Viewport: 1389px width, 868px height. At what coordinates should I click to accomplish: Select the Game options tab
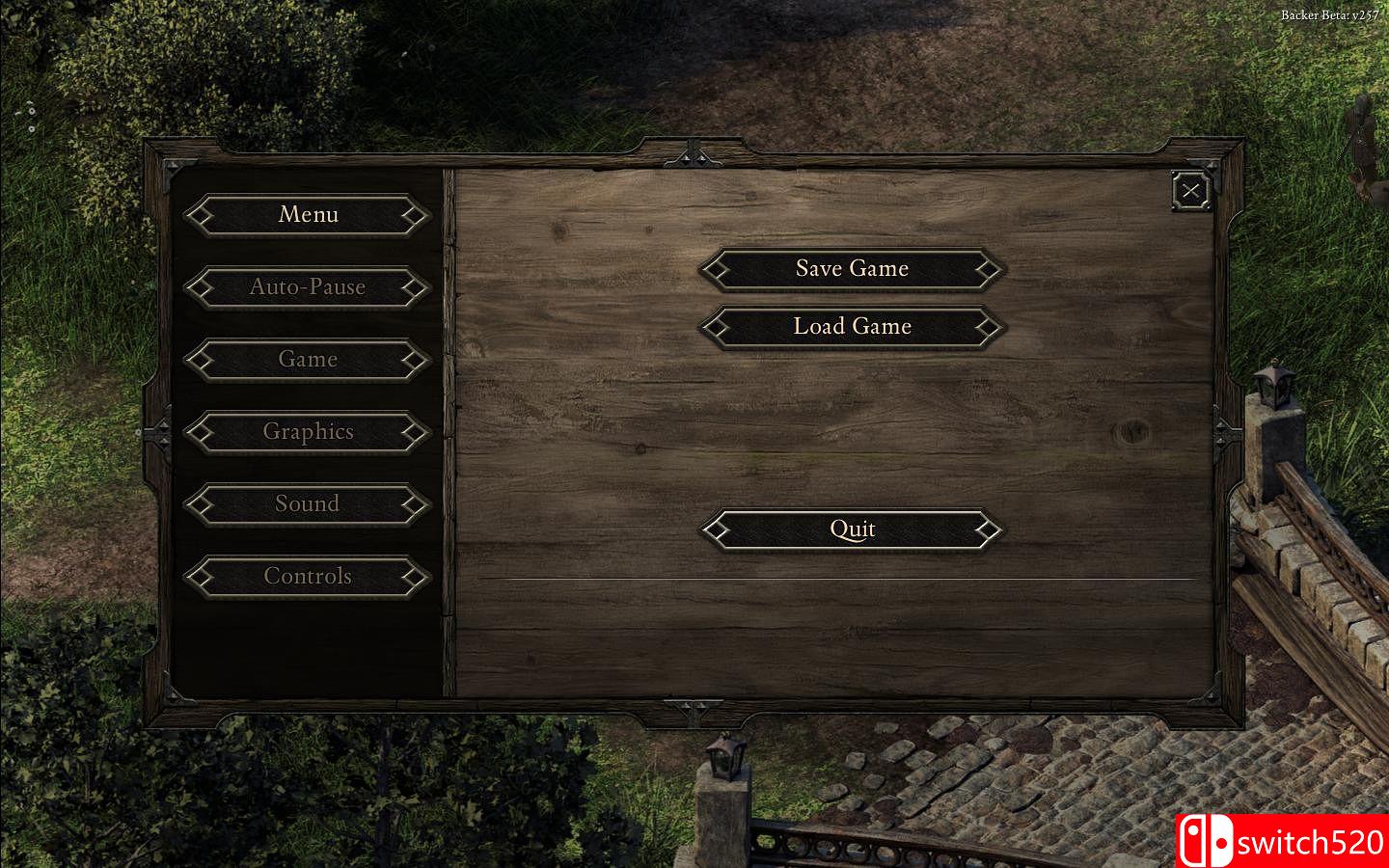308,359
